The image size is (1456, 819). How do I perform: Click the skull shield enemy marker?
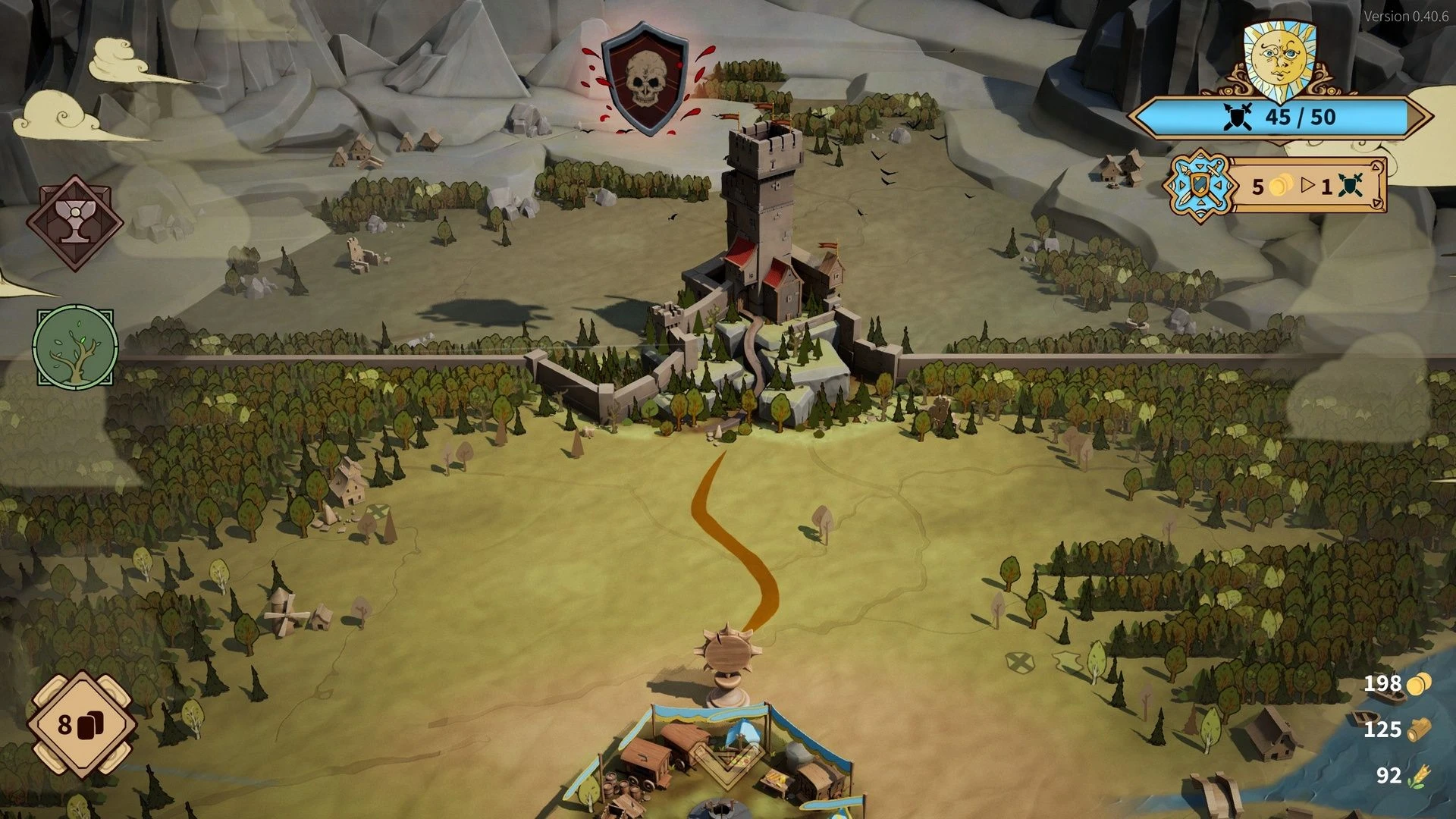645,78
